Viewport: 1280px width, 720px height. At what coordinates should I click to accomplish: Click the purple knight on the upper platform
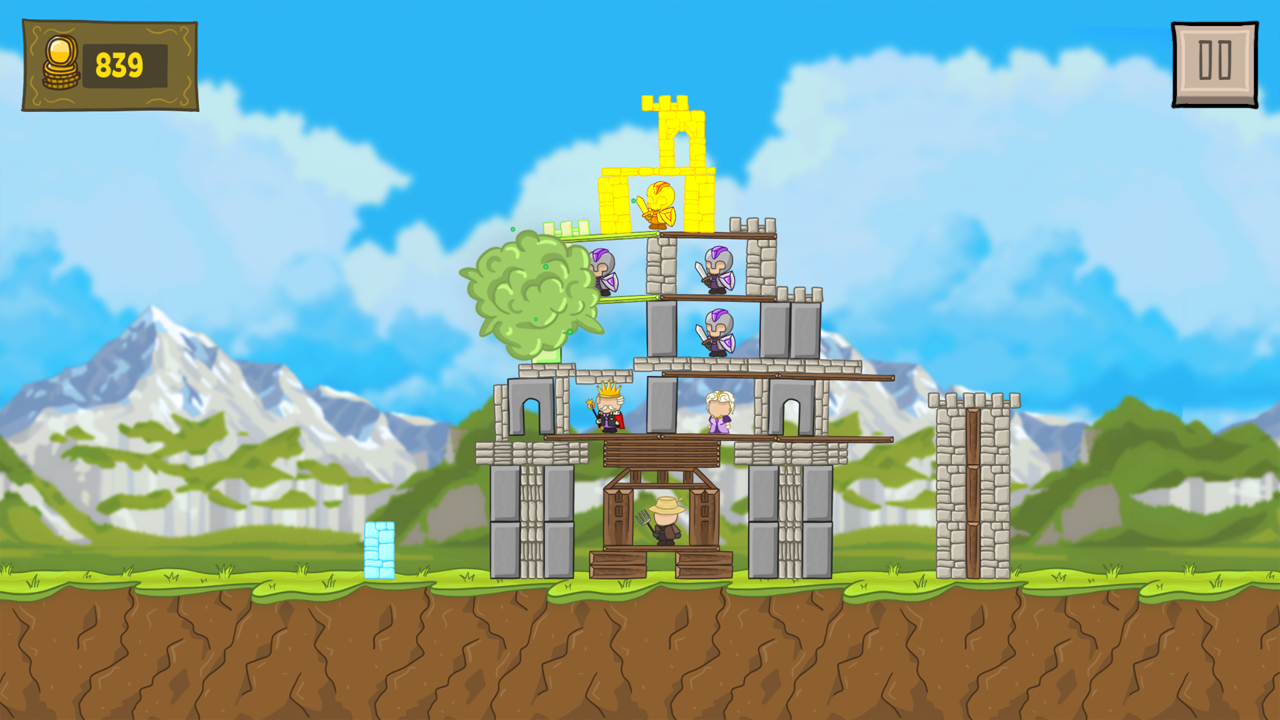[x=718, y=268]
